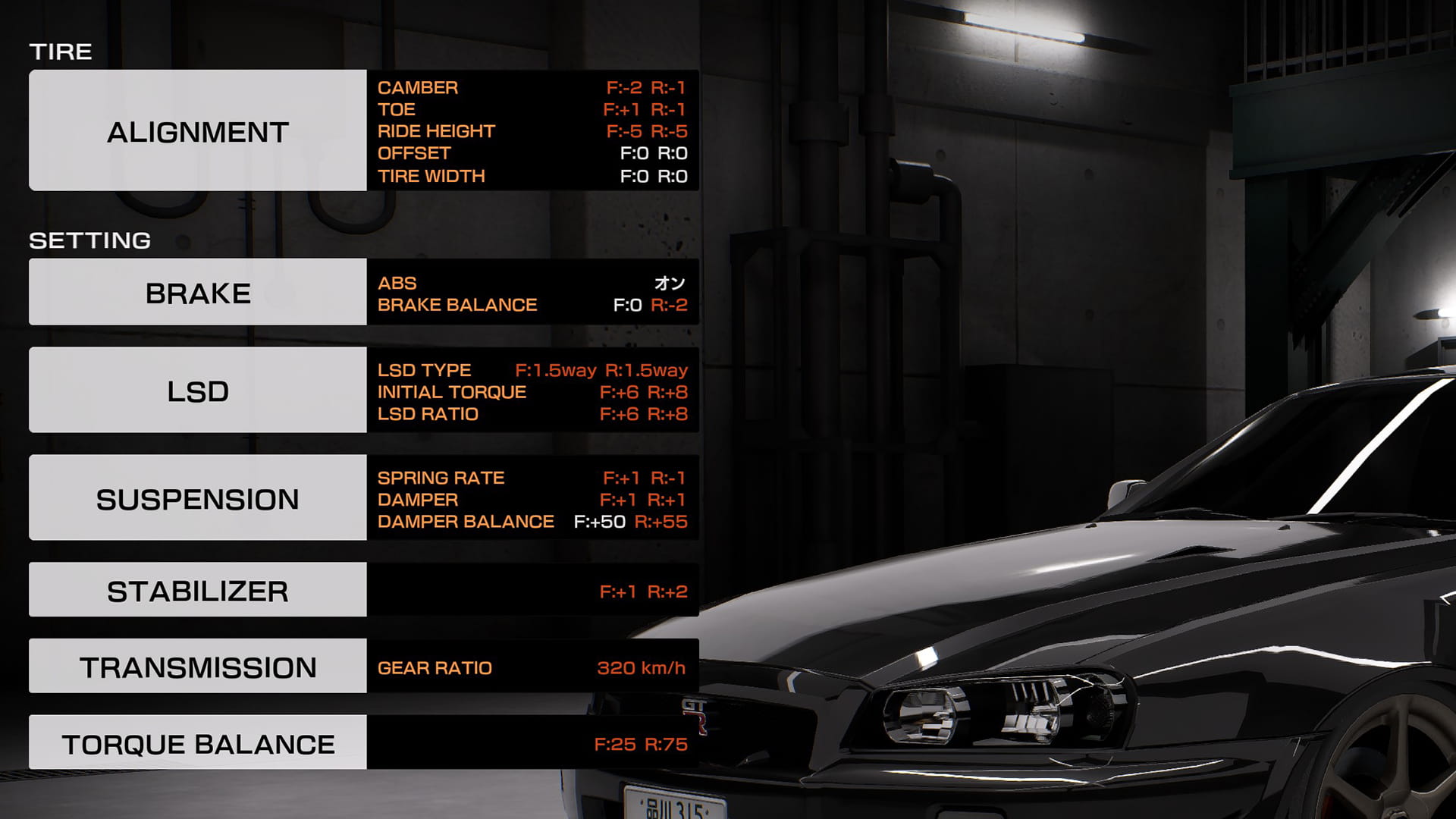Image resolution: width=1456 pixels, height=819 pixels.
Task: Open the Alignment tire settings
Action: [x=197, y=130]
